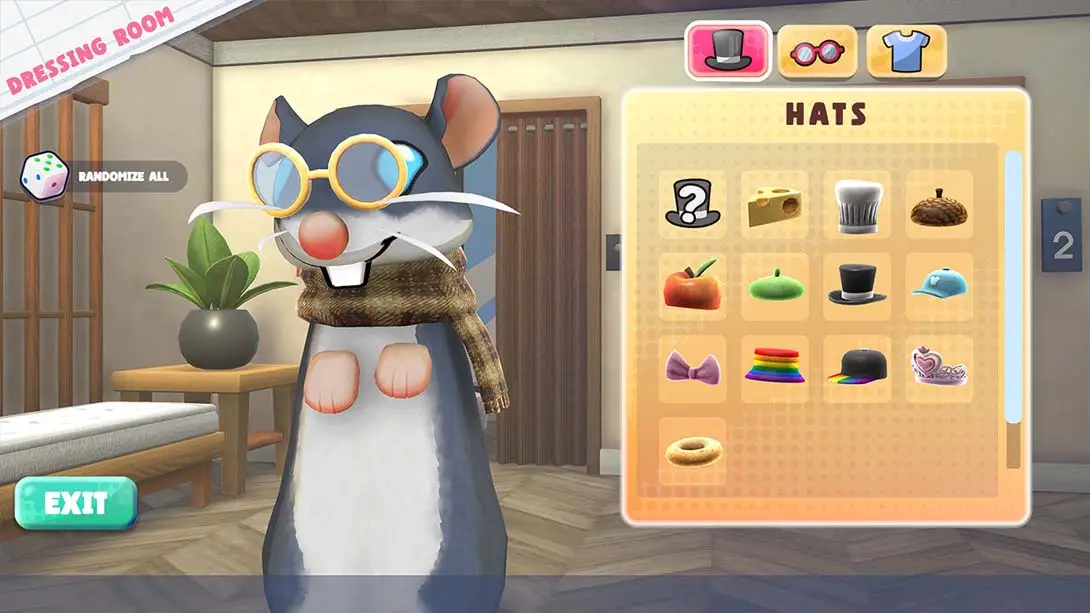Choose the white chef hat

[857, 204]
